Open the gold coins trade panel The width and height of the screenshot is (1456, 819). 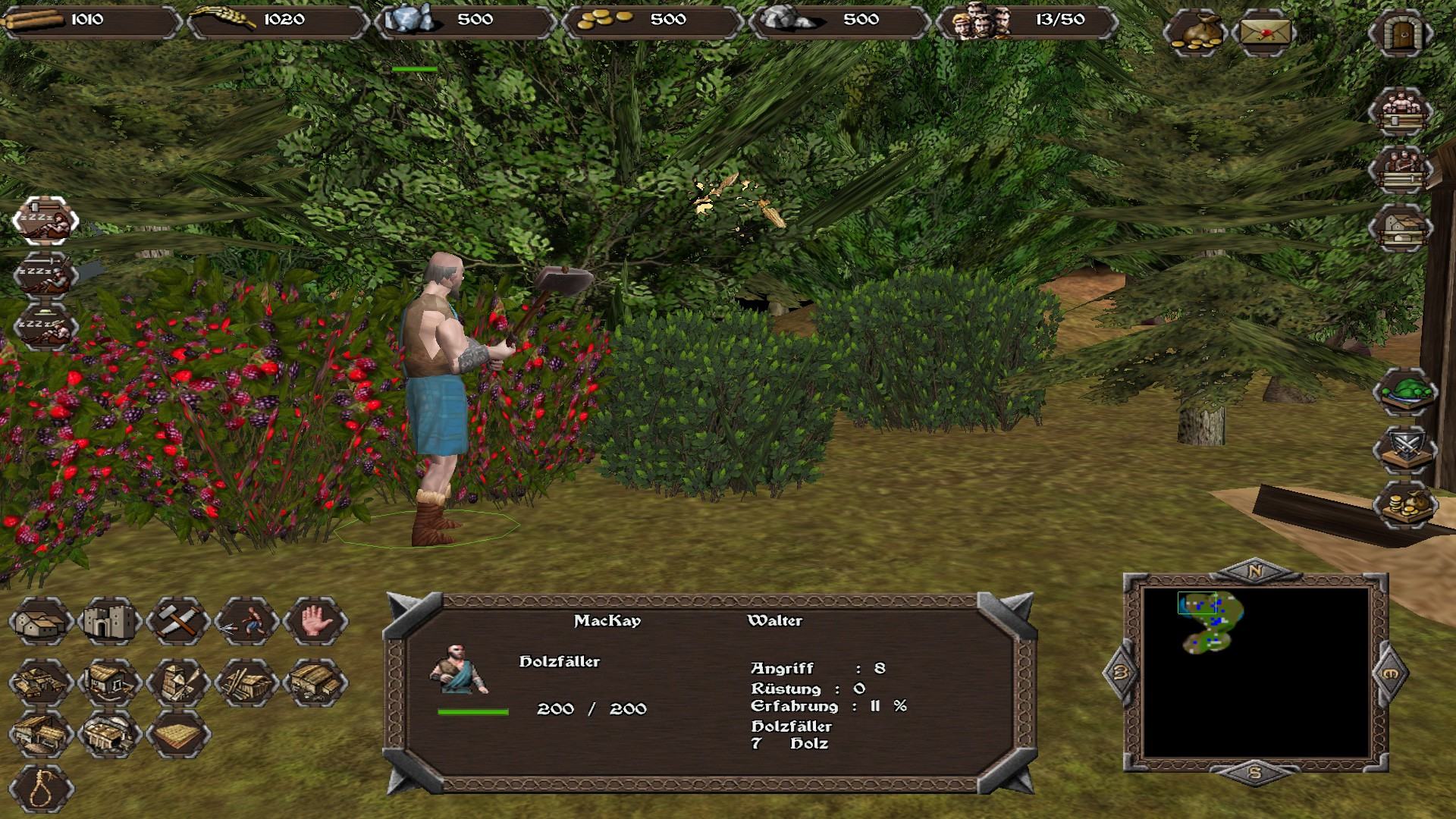1405,506
